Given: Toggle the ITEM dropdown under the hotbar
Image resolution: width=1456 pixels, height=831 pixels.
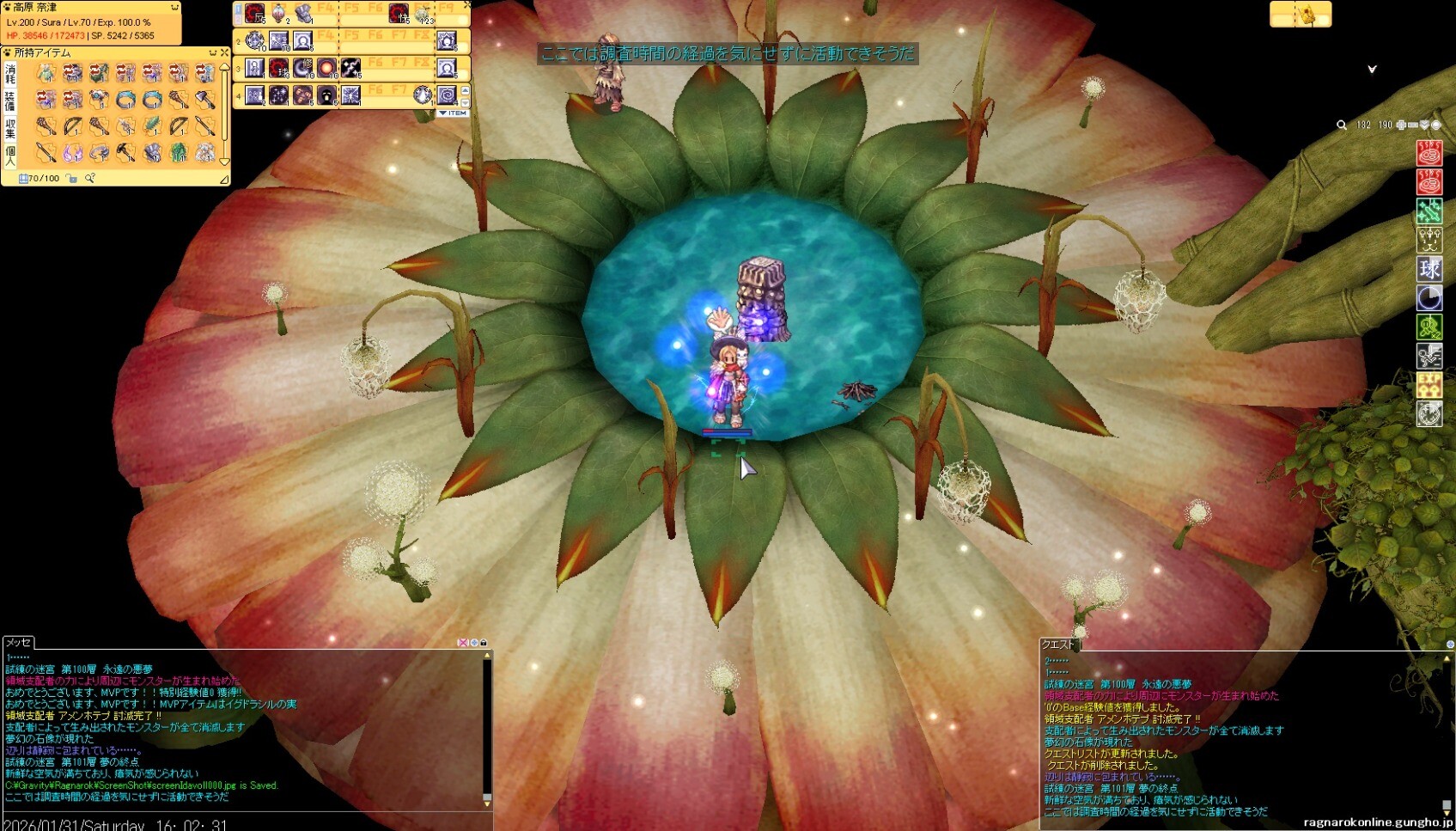Looking at the screenshot, I should pos(454,113).
